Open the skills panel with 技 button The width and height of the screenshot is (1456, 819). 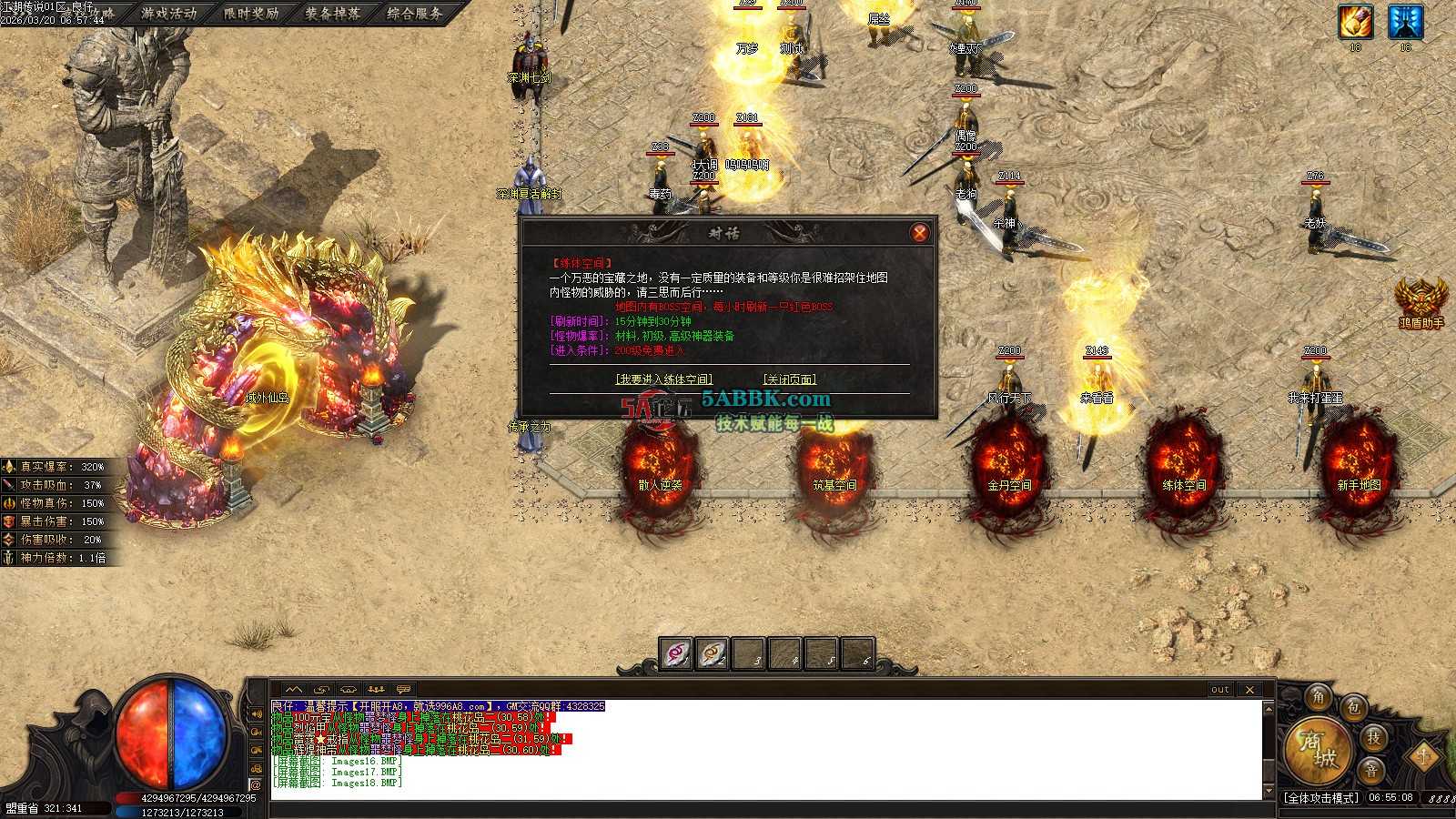[1374, 737]
